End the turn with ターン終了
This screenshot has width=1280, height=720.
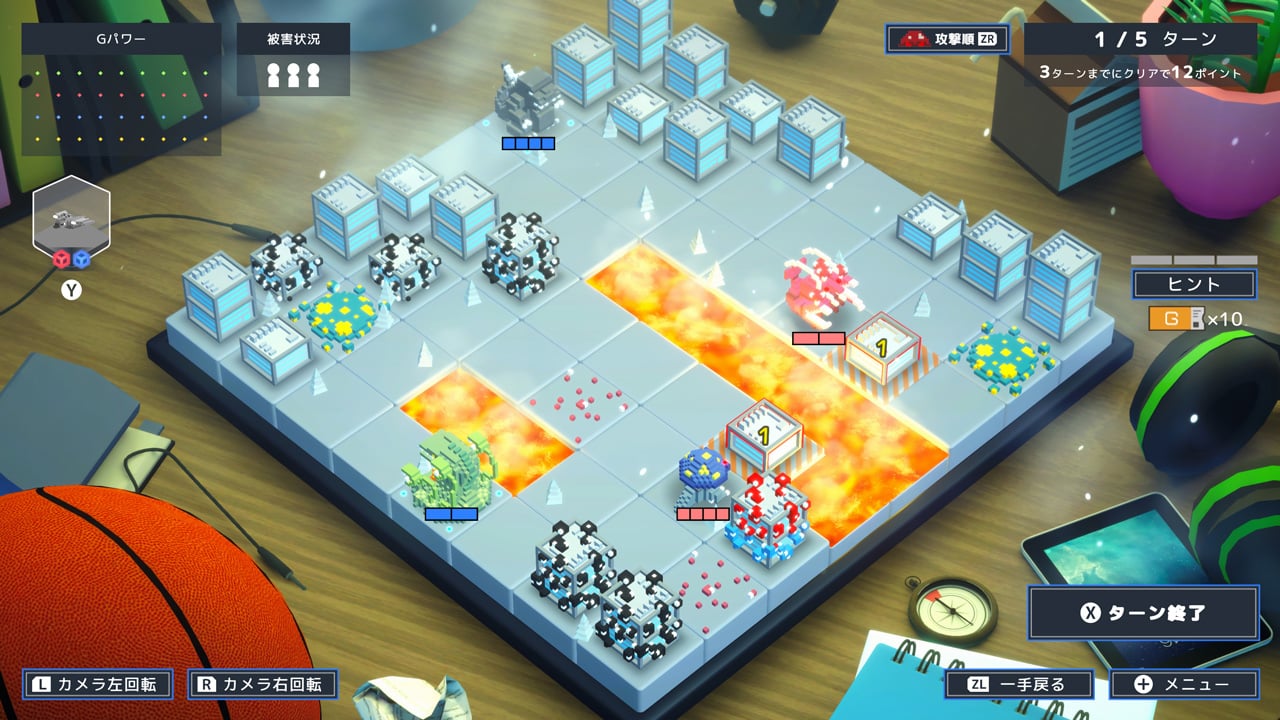[1143, 613]
